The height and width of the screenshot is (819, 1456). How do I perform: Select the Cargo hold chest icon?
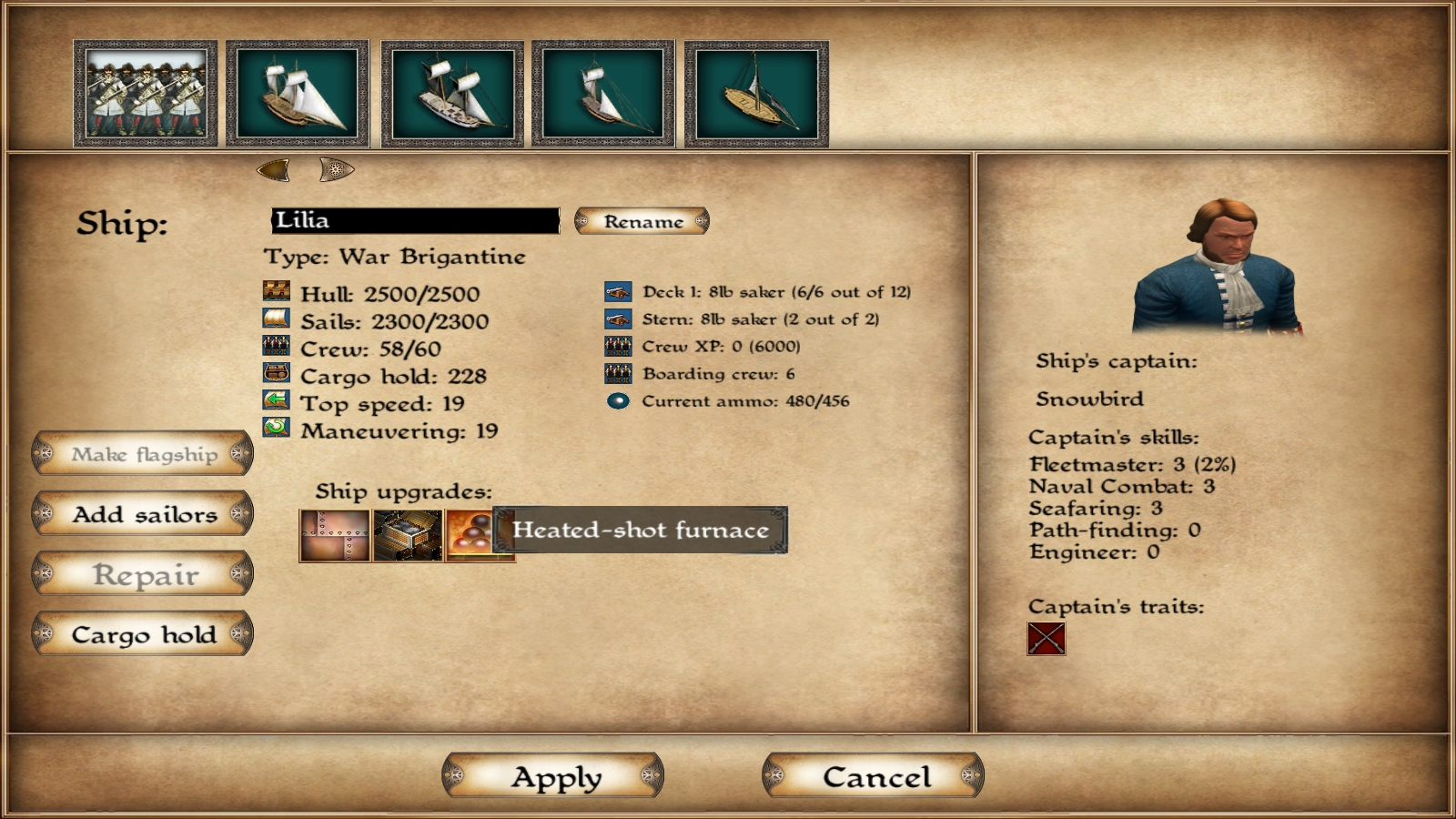(278, 375)
